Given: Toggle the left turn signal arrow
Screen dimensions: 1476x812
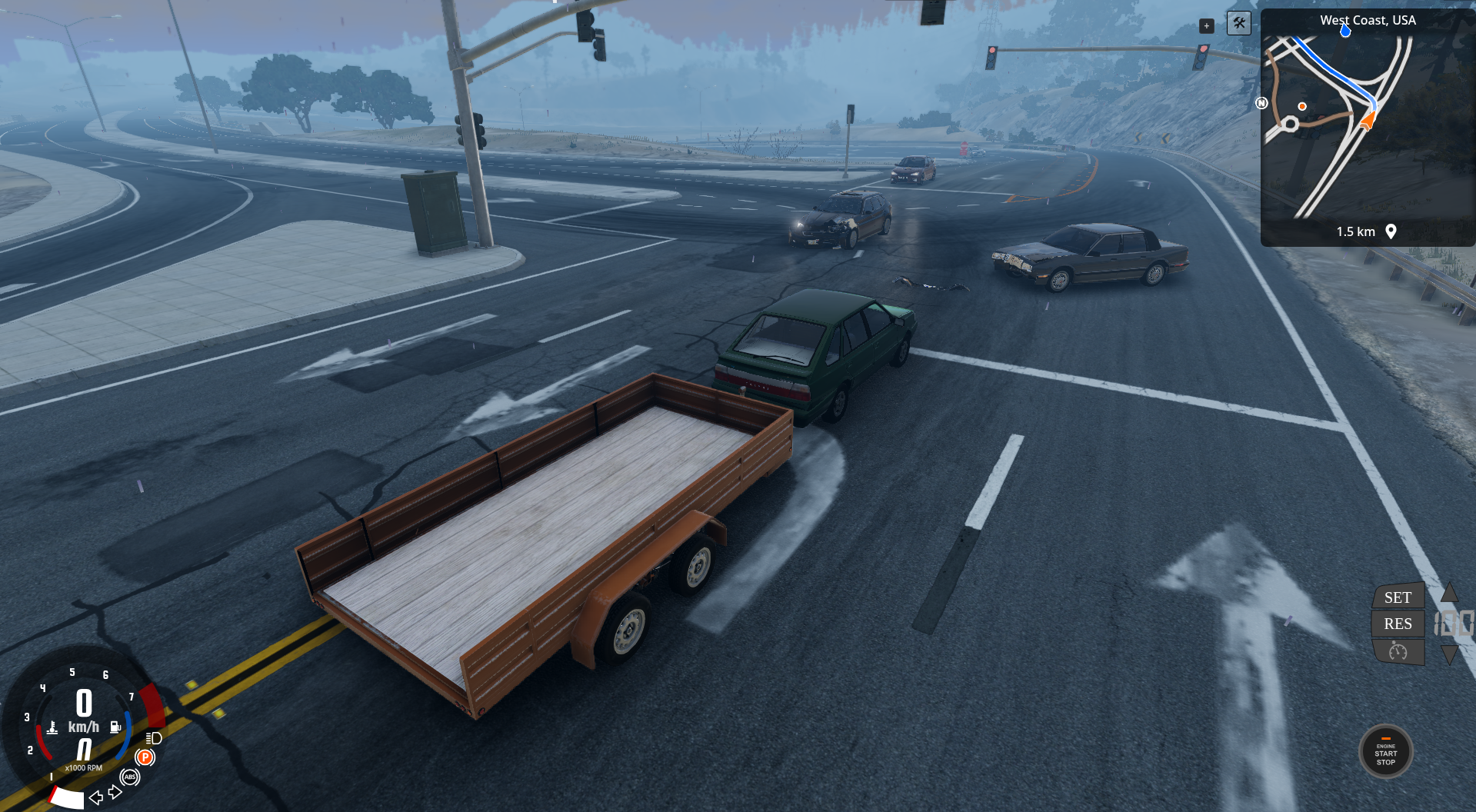Looking at the screenshot, I should tap(96, 797).
